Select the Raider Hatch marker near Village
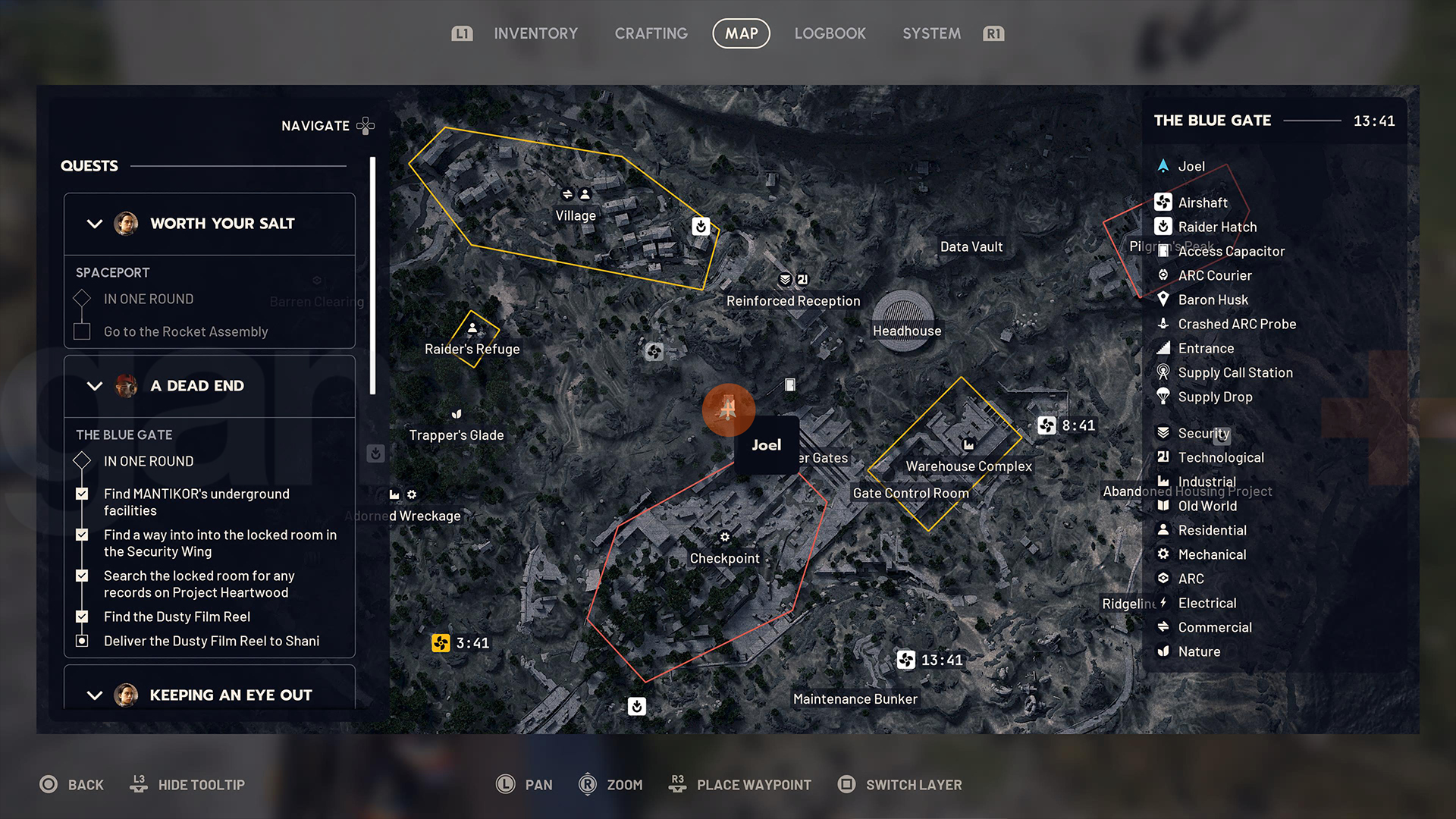 (x=700, y=225)
